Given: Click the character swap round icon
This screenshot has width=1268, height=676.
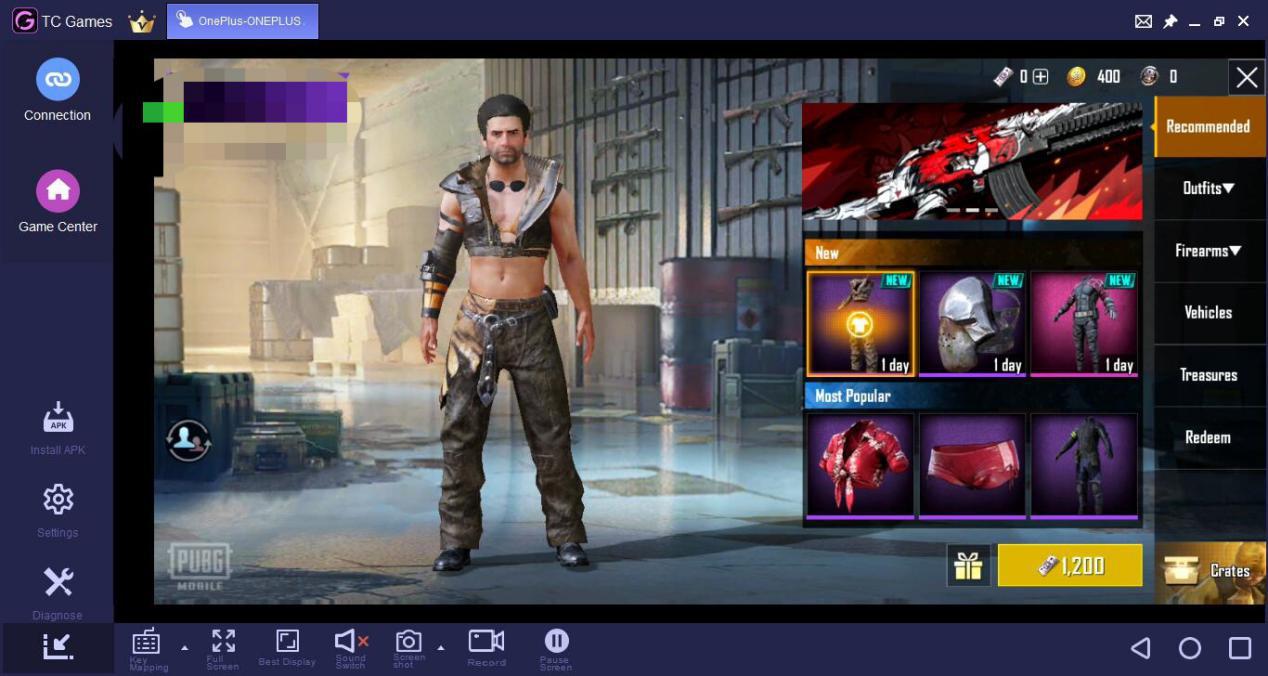Looking at the screenshot, I should coord(188,440).
